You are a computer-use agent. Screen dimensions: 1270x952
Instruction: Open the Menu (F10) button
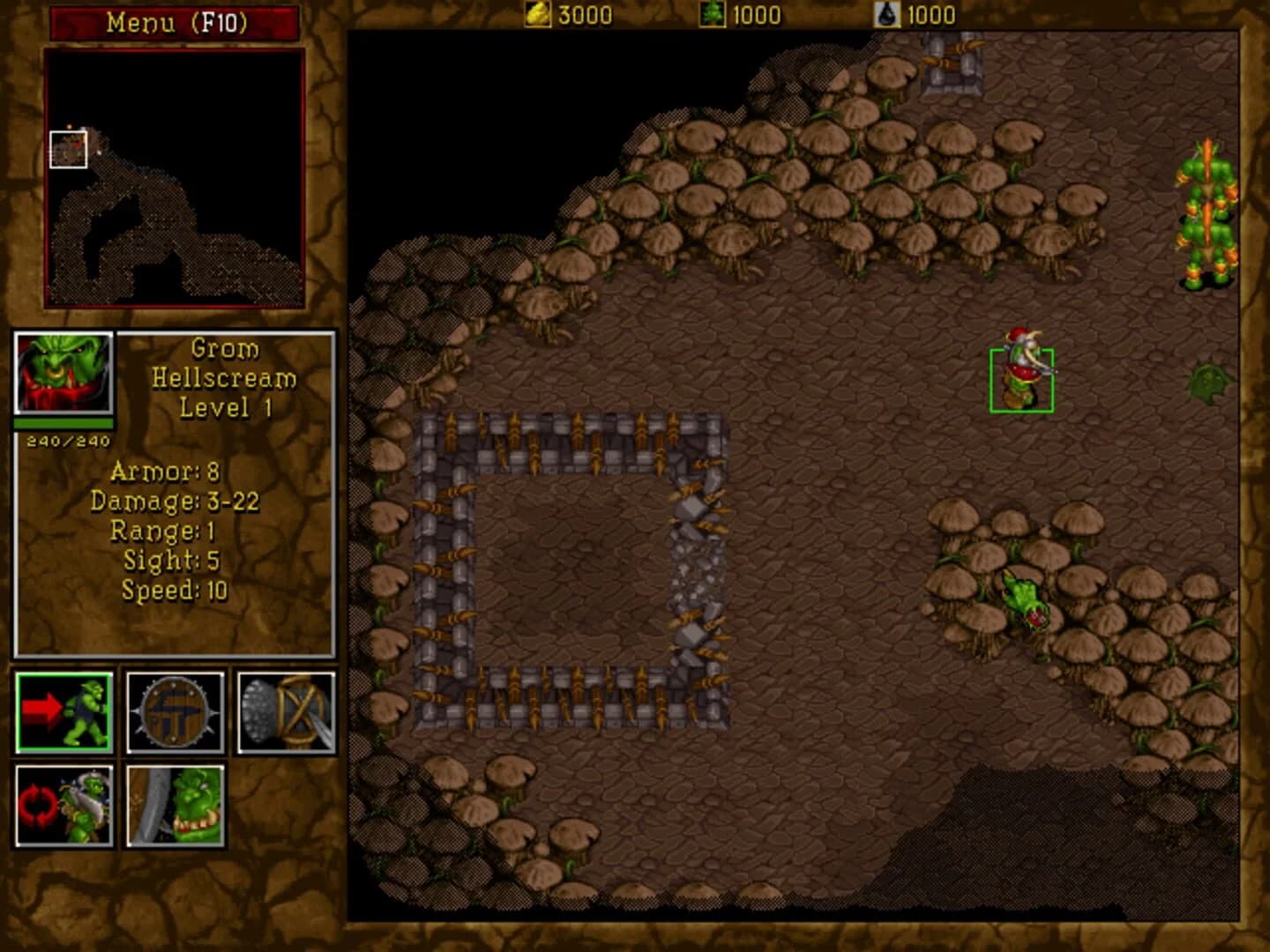(173, 22)
